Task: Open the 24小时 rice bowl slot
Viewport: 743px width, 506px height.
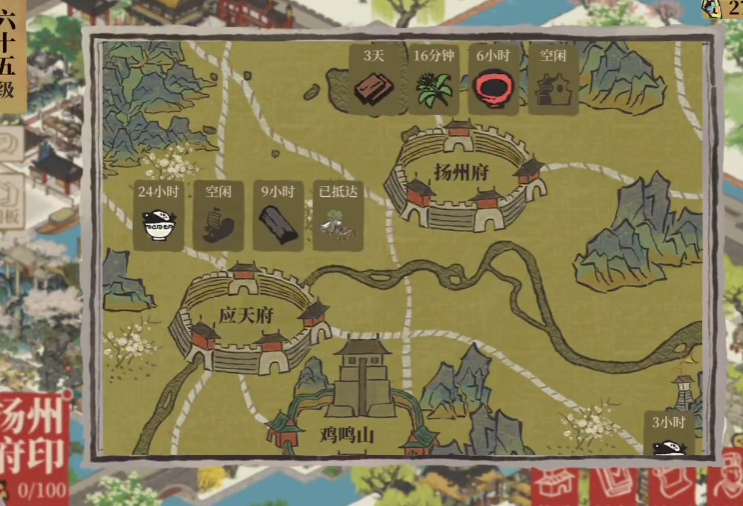Action: tap(159, 217)
